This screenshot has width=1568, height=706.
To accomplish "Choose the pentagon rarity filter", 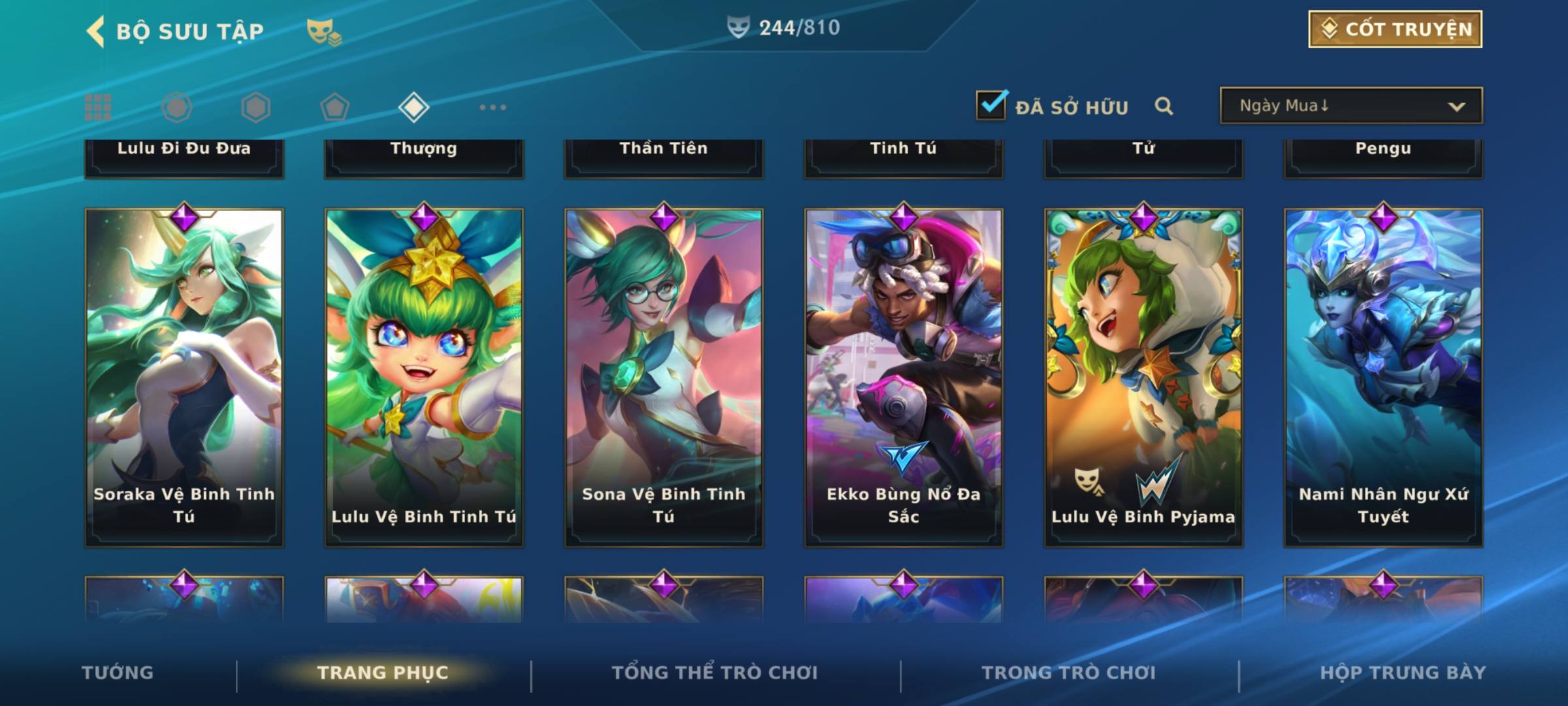I will tap(335, 107).
